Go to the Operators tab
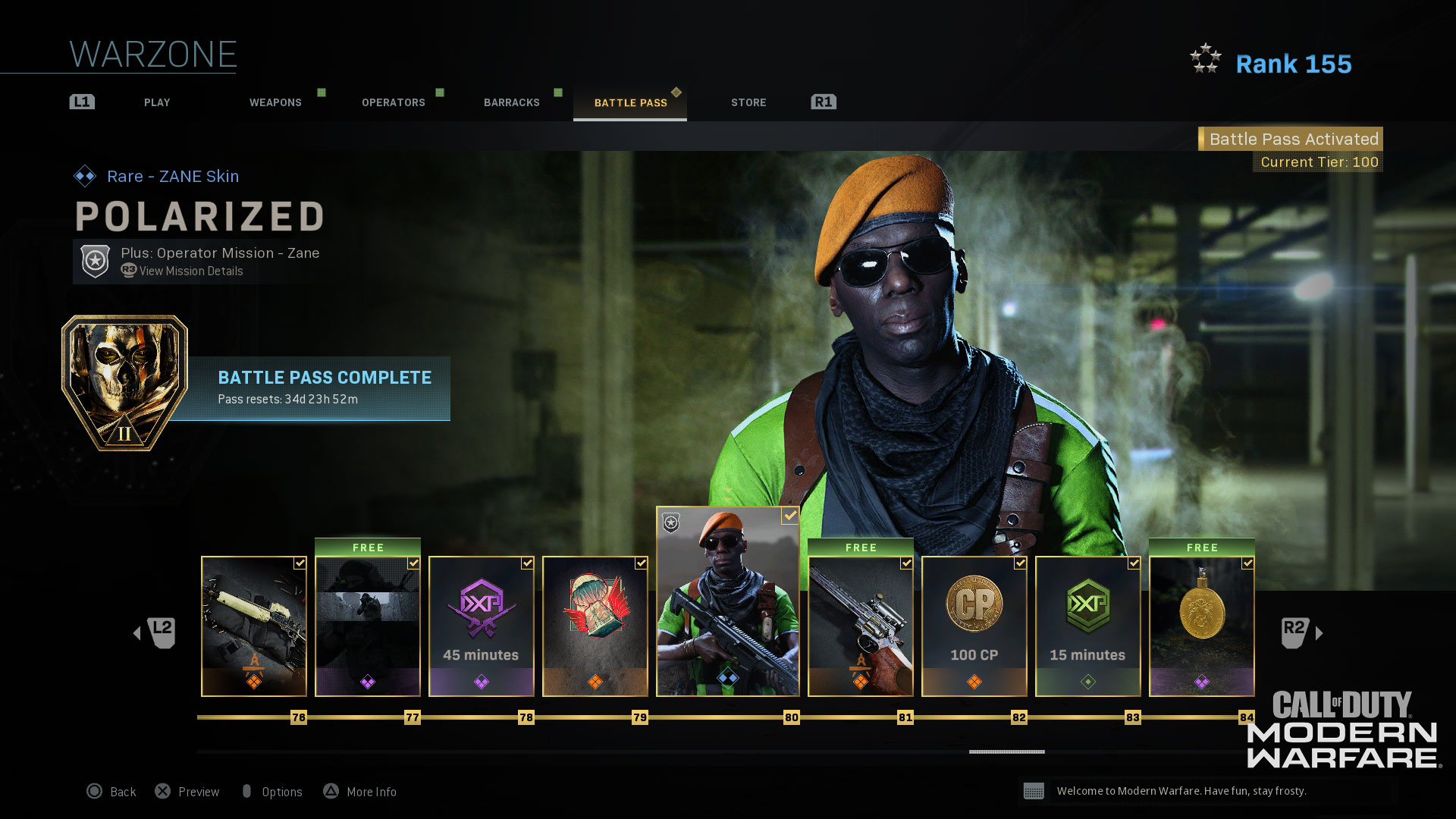This screenshot has height=819, width=1456. click(393, 102)
